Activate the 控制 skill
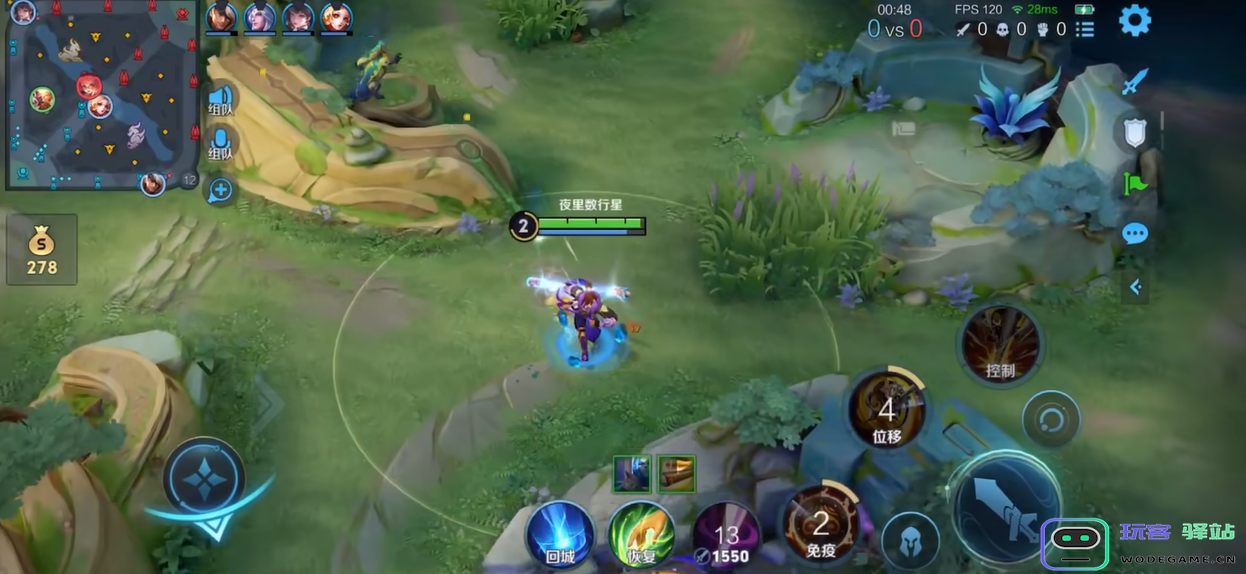1246x574 pixels. click(1000, 346)
